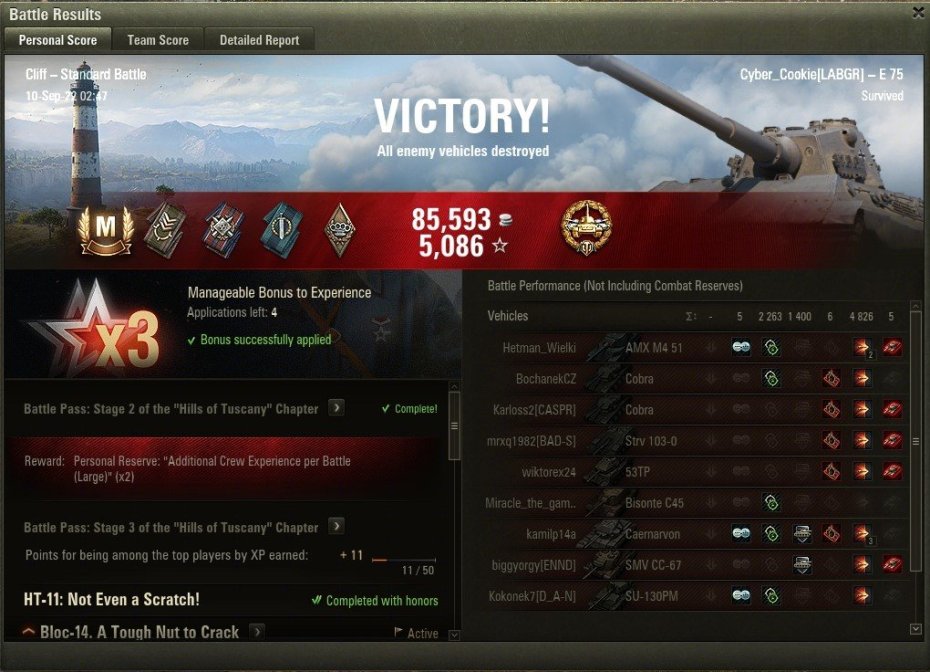Viewport: 930px width, 672px height.
Task: Click the round gold tank medal
Action: 587,227
